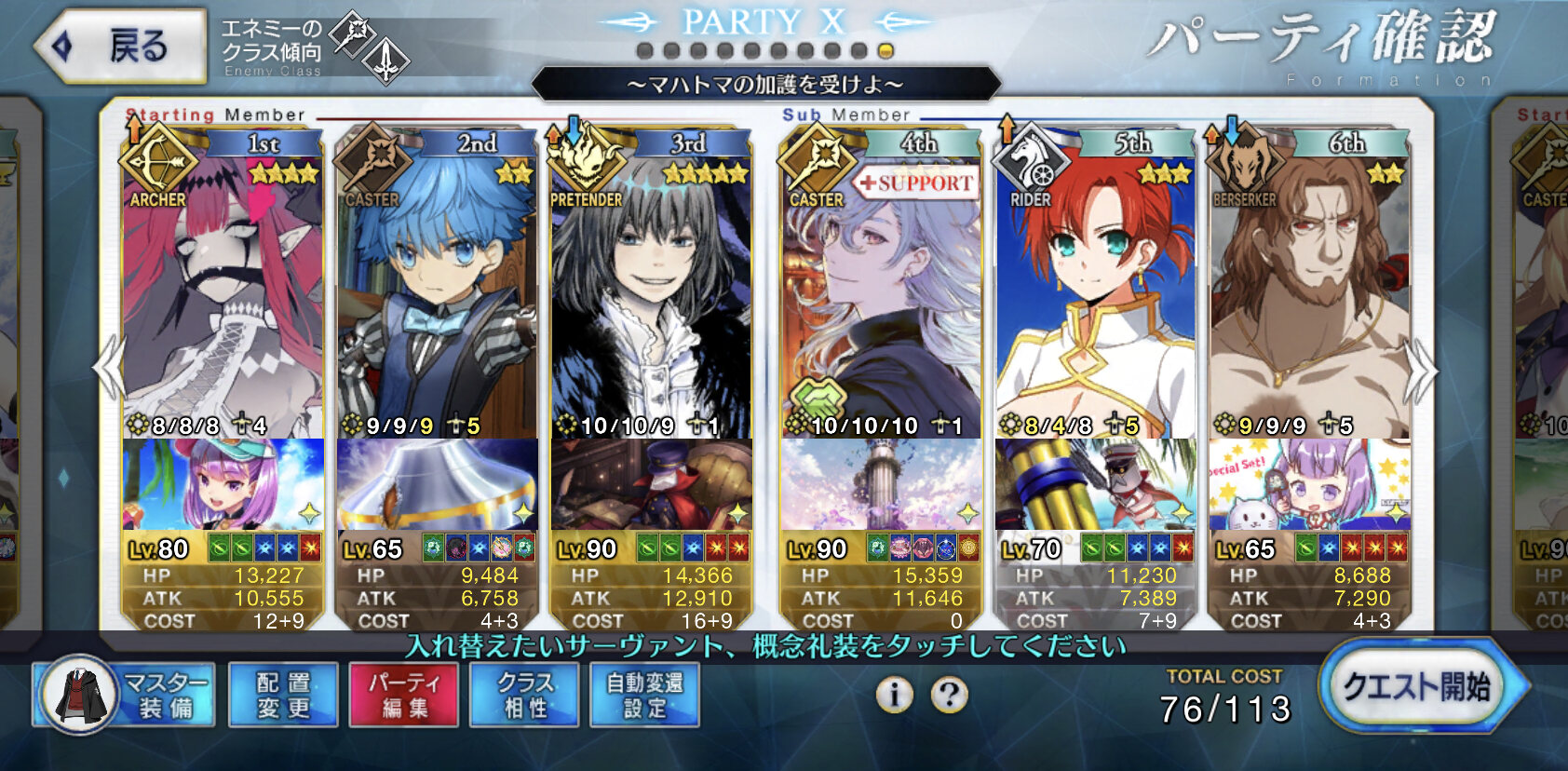Open 配置変更 to rearrange positions

(x=283, y=696)
